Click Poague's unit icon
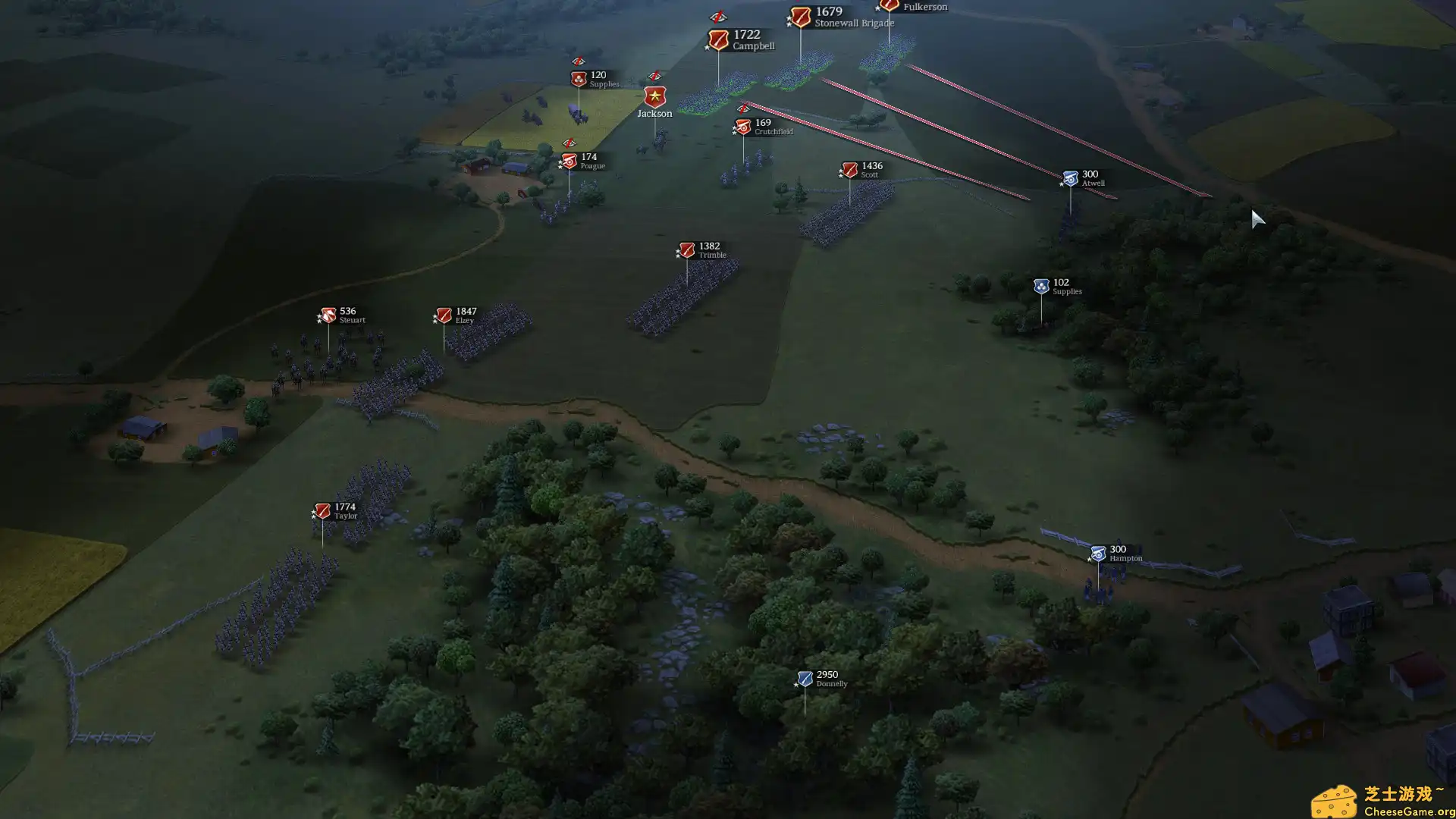This screenshot has width=1456, height=819. pyautogui.click(x=569, y=160)
